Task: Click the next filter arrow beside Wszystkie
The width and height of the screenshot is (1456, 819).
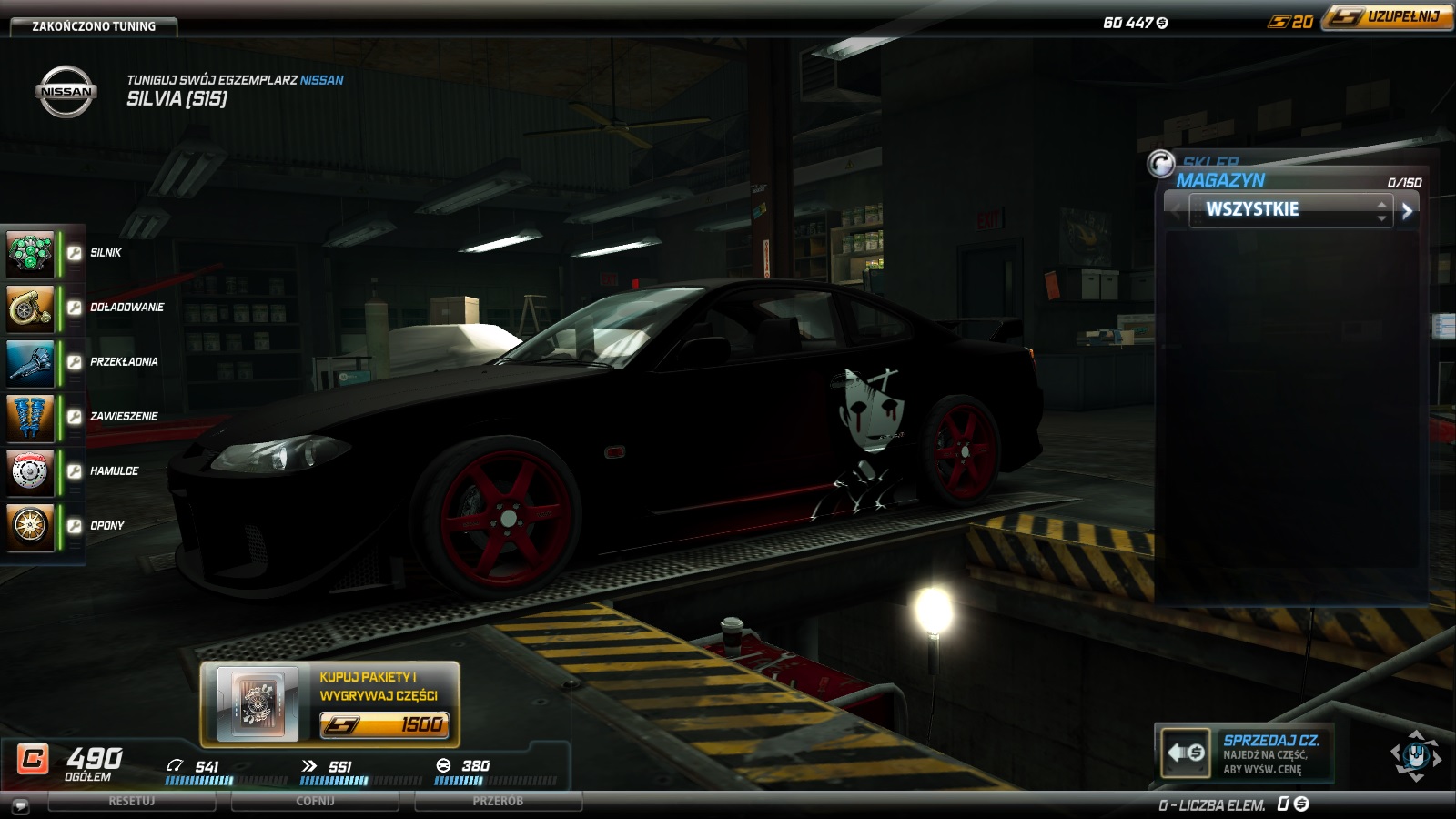Action: click(1407, 211)
